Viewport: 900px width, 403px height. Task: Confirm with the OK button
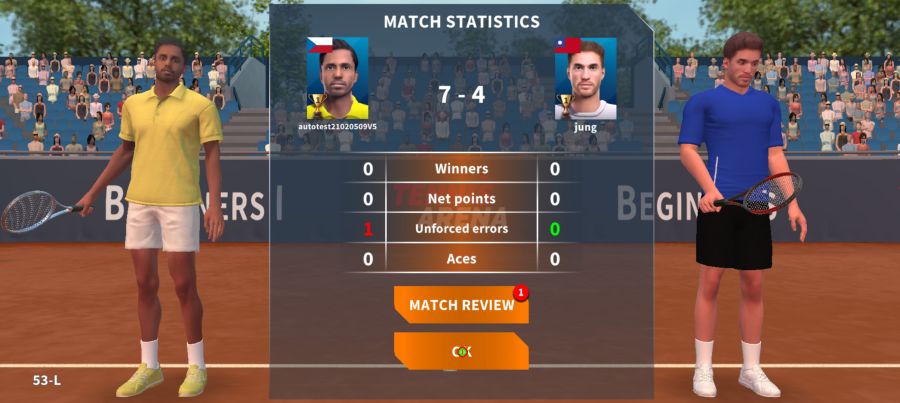pyautogui.click(x=461, y=351)
